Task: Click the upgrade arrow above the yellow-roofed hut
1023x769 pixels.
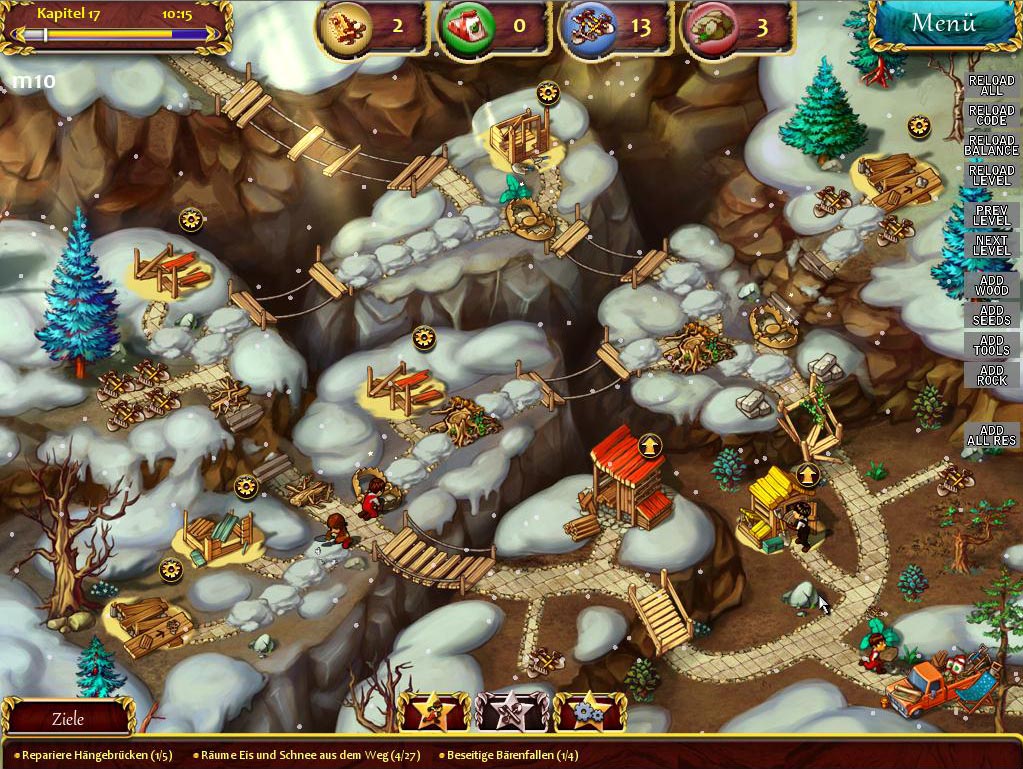Action: [x=808, y=475]
